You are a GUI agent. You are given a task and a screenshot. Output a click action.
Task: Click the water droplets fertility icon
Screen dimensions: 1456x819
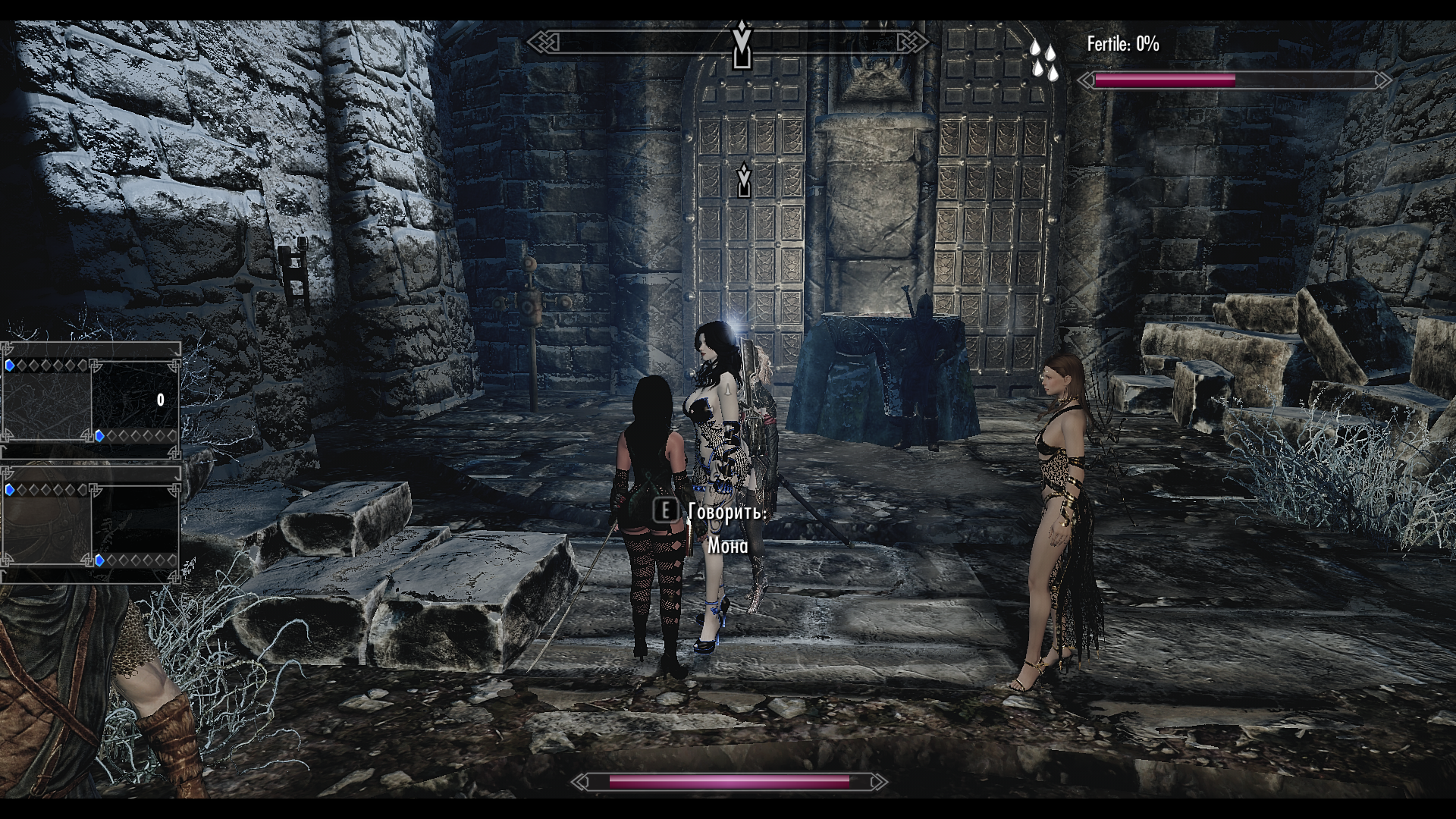[1043, 60]
